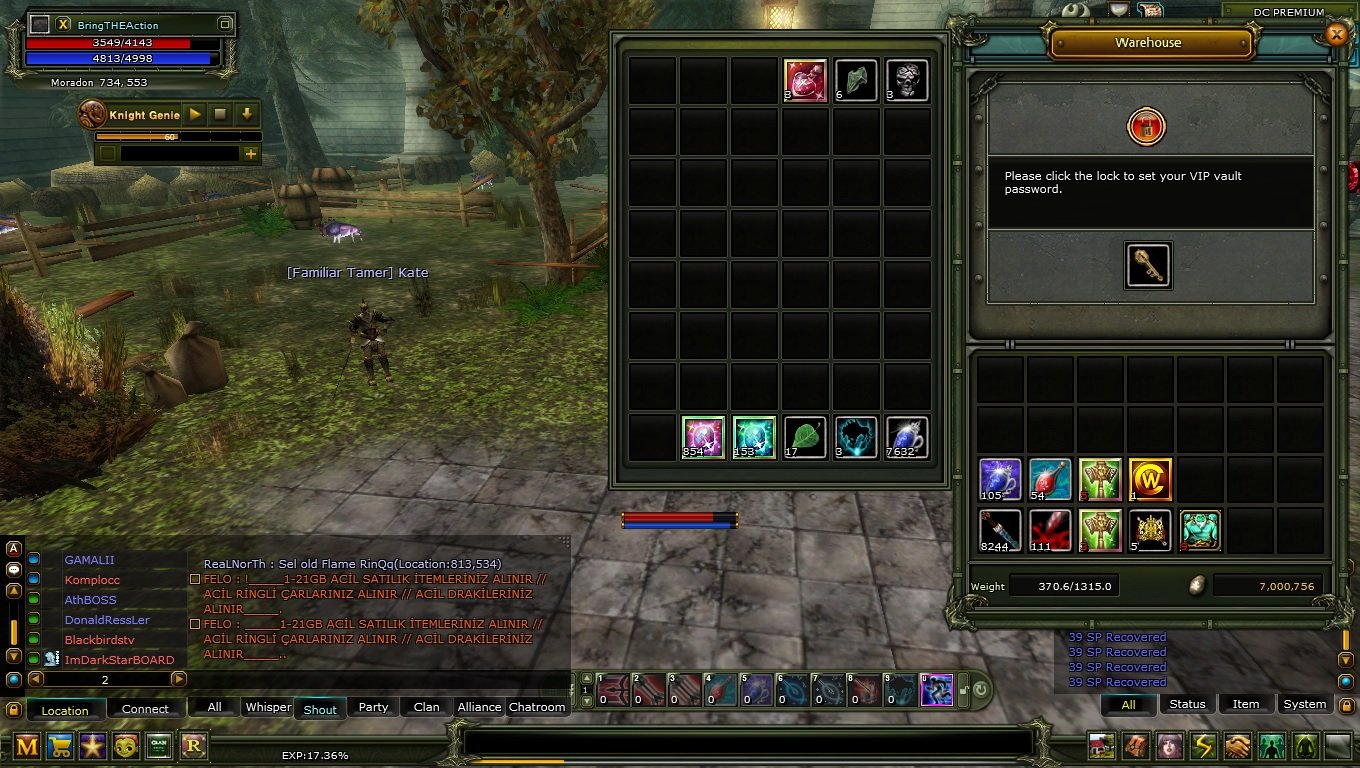Switch to the Whisper chat tab
This screenshot has width=1360, height=768.
click(x=267, y=707)
